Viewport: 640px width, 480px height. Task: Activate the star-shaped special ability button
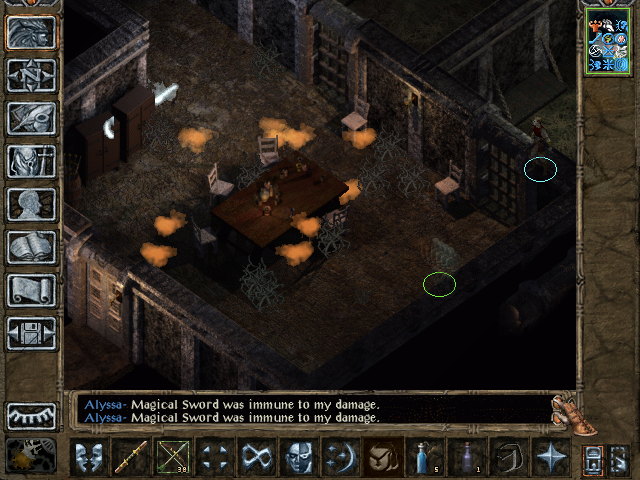tap(551, 458)
